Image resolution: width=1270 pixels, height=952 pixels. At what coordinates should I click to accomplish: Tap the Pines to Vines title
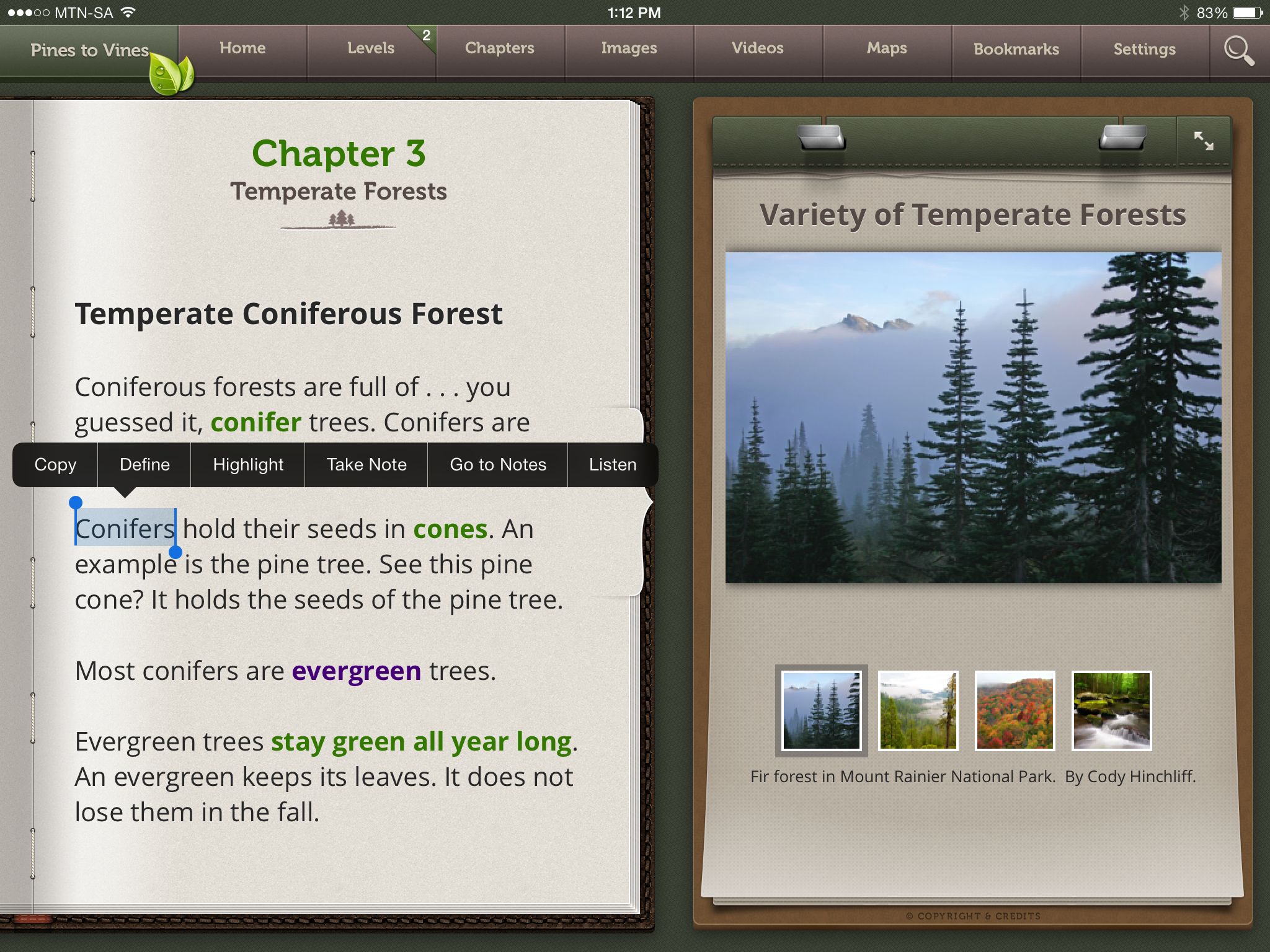89,50
